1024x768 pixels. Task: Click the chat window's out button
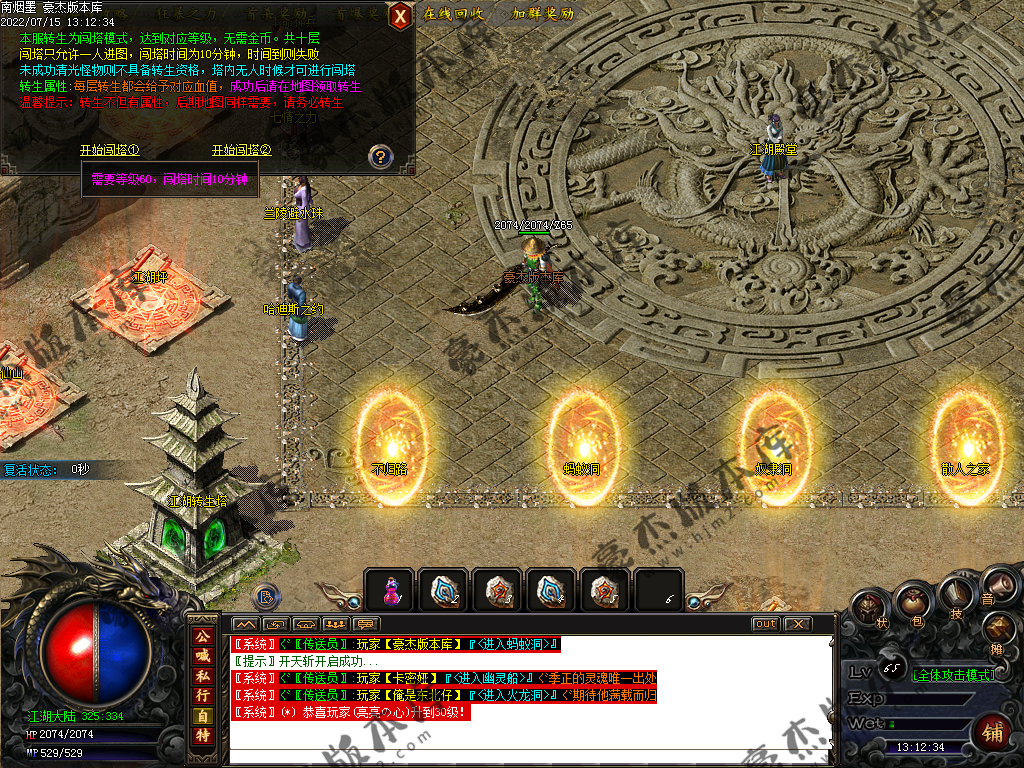click(x=765, y=623)
